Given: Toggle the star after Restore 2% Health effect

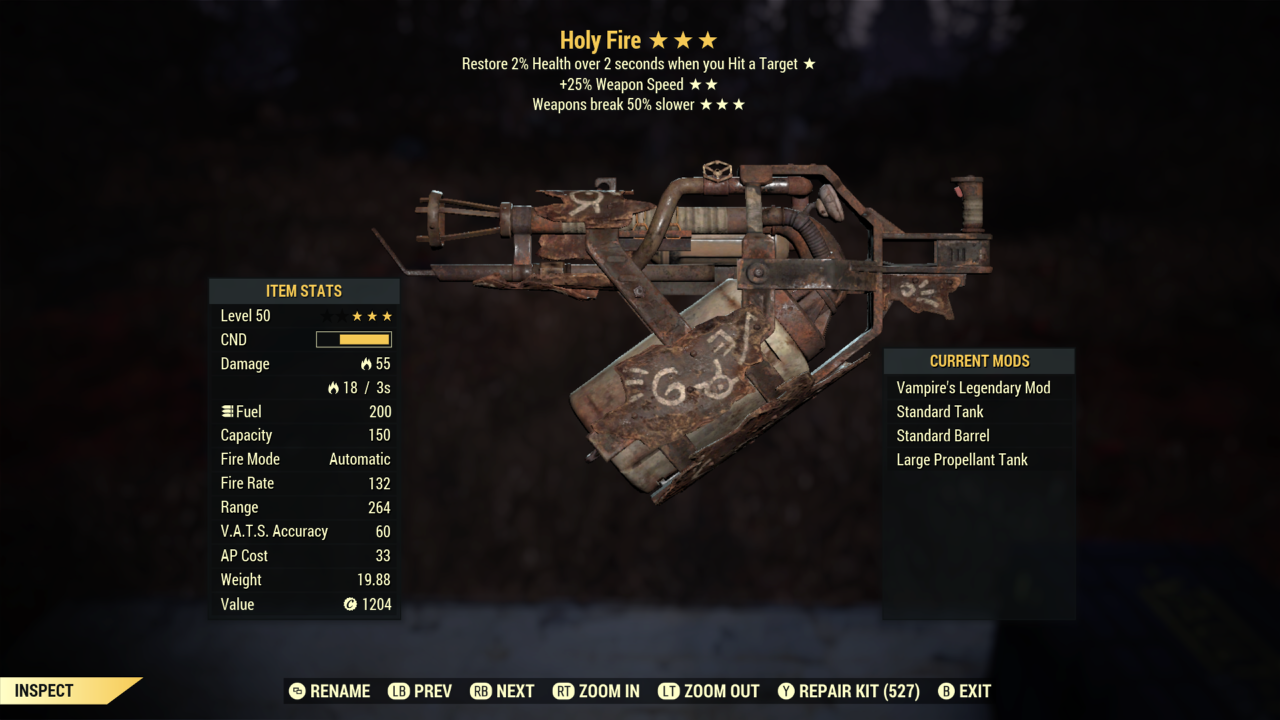Looking at the screenshot, I should (x=809, y=63).
